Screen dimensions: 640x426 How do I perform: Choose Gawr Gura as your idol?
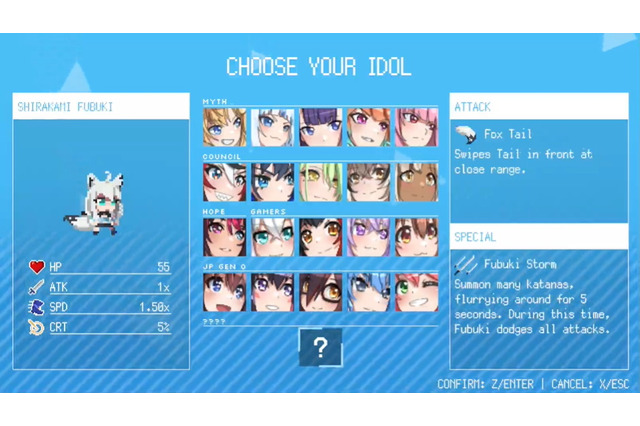click(272, 128)
